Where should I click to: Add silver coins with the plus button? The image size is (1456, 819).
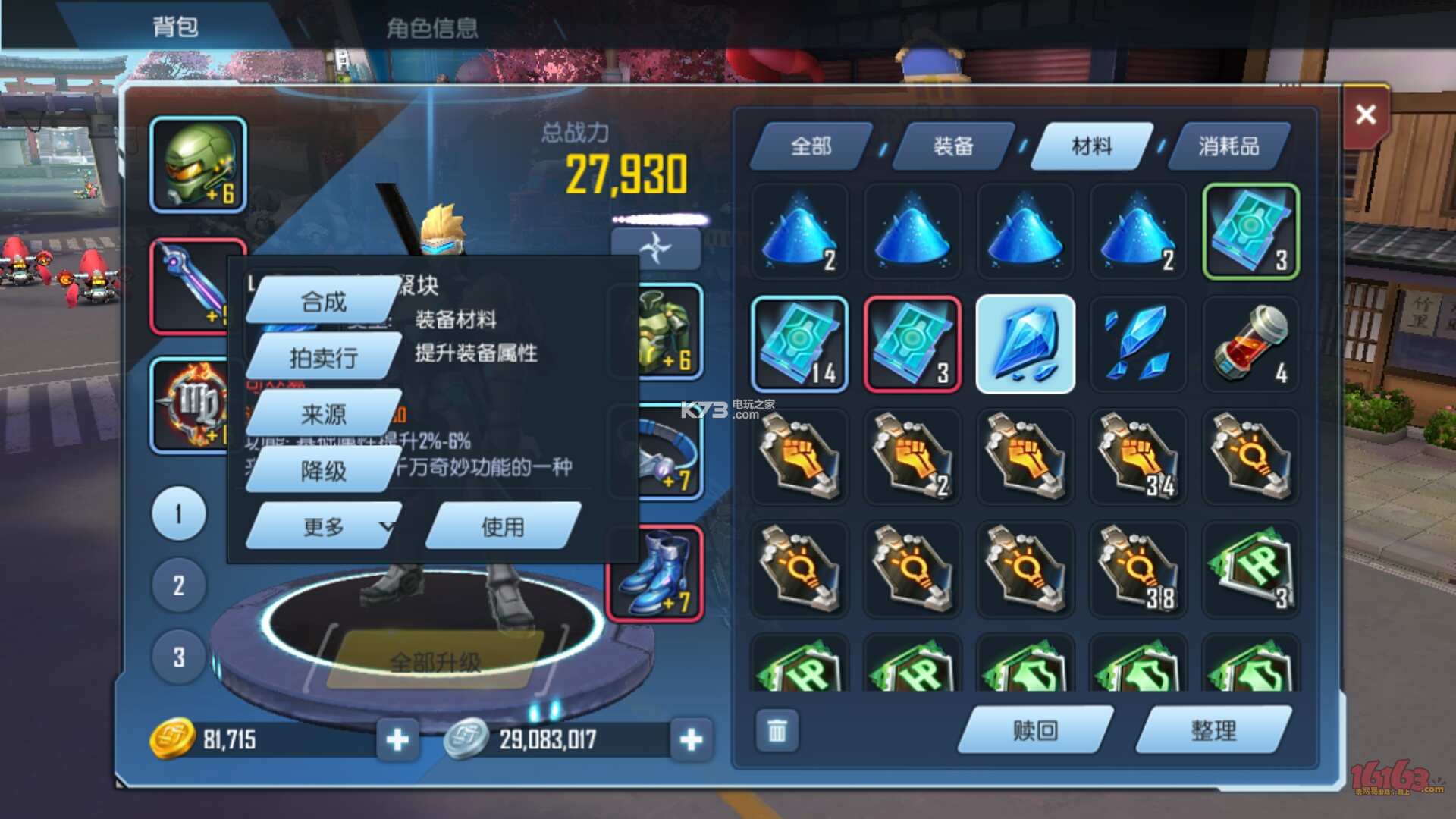pyautogui.click(x=691, y=739)
